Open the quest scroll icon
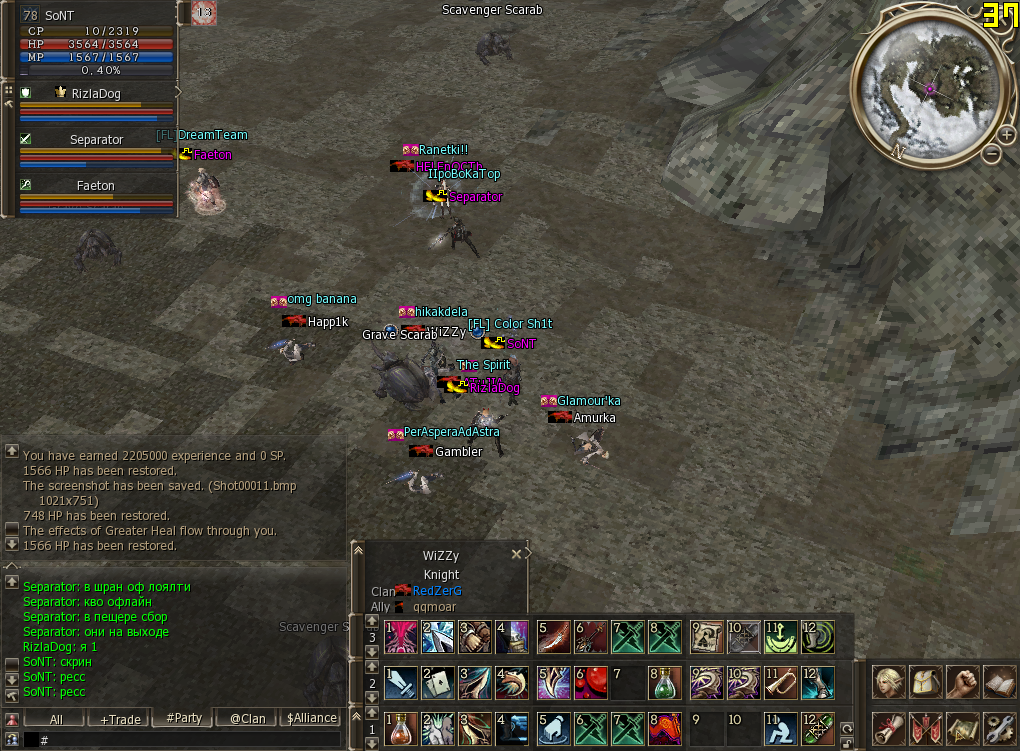This screenshot has width=1020, height=751. 888,726
